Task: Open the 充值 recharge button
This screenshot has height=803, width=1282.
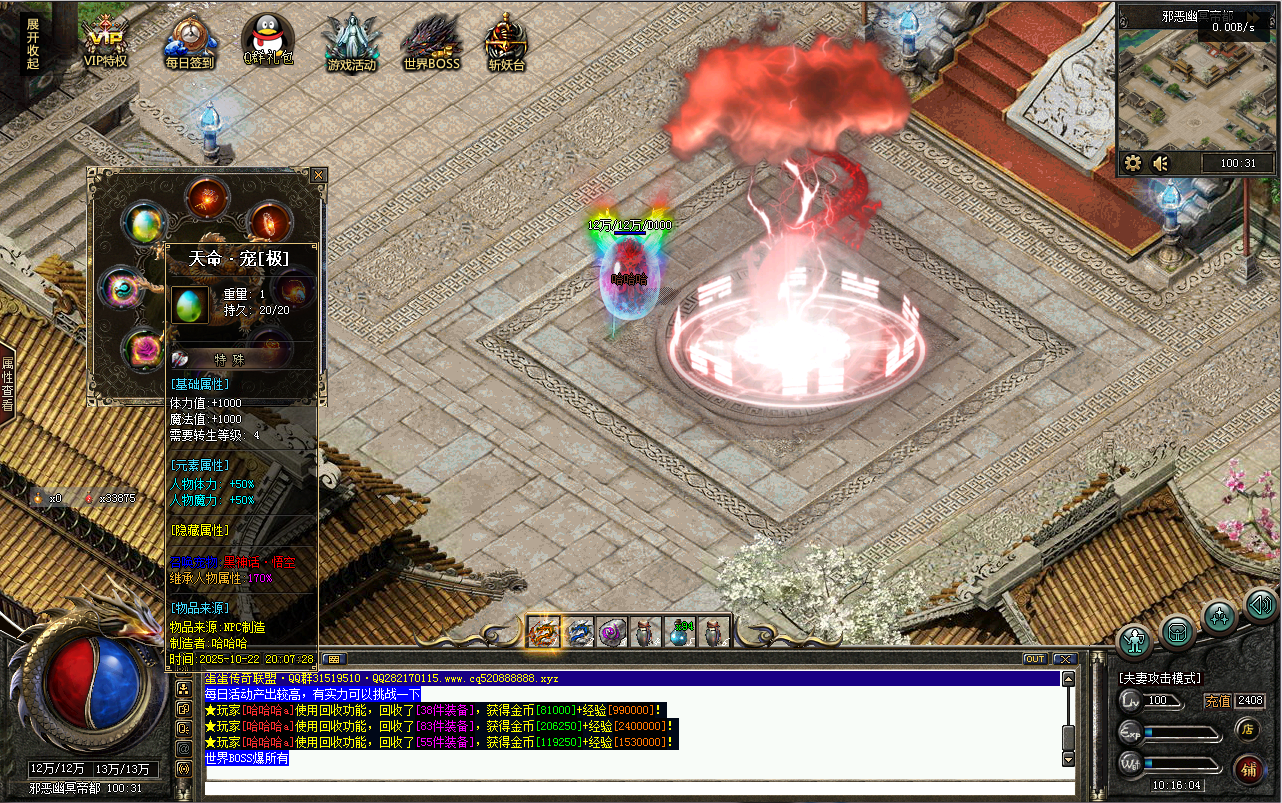Action: (1217, 701)
